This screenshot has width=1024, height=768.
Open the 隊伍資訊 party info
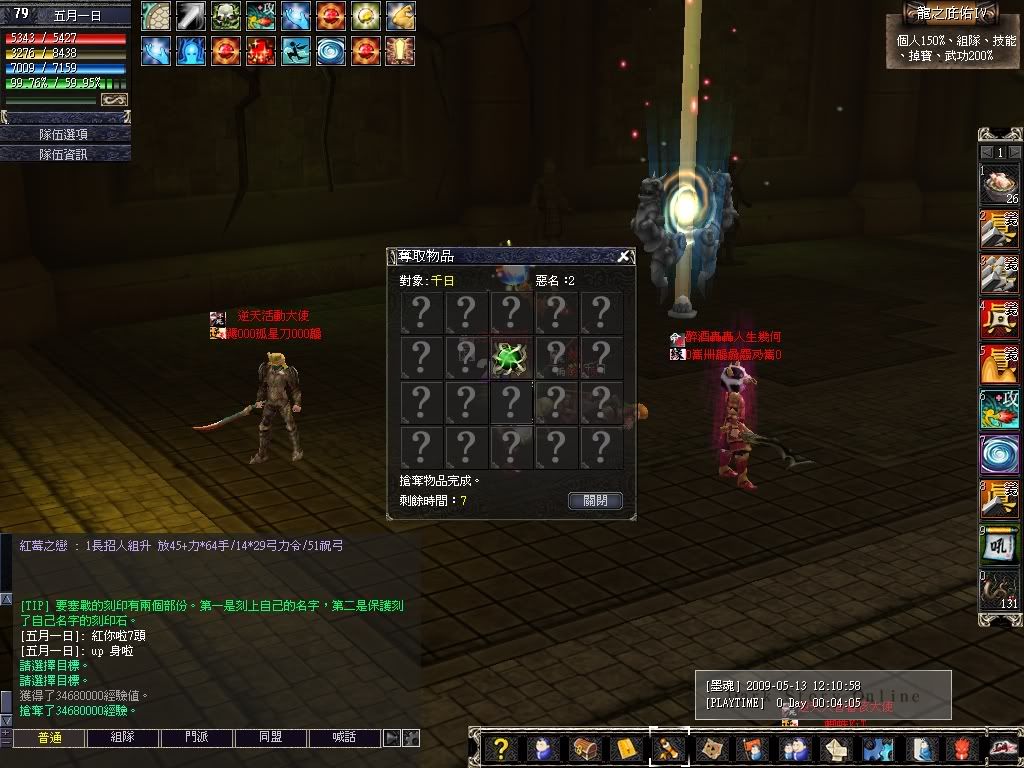tap(65, 154)
